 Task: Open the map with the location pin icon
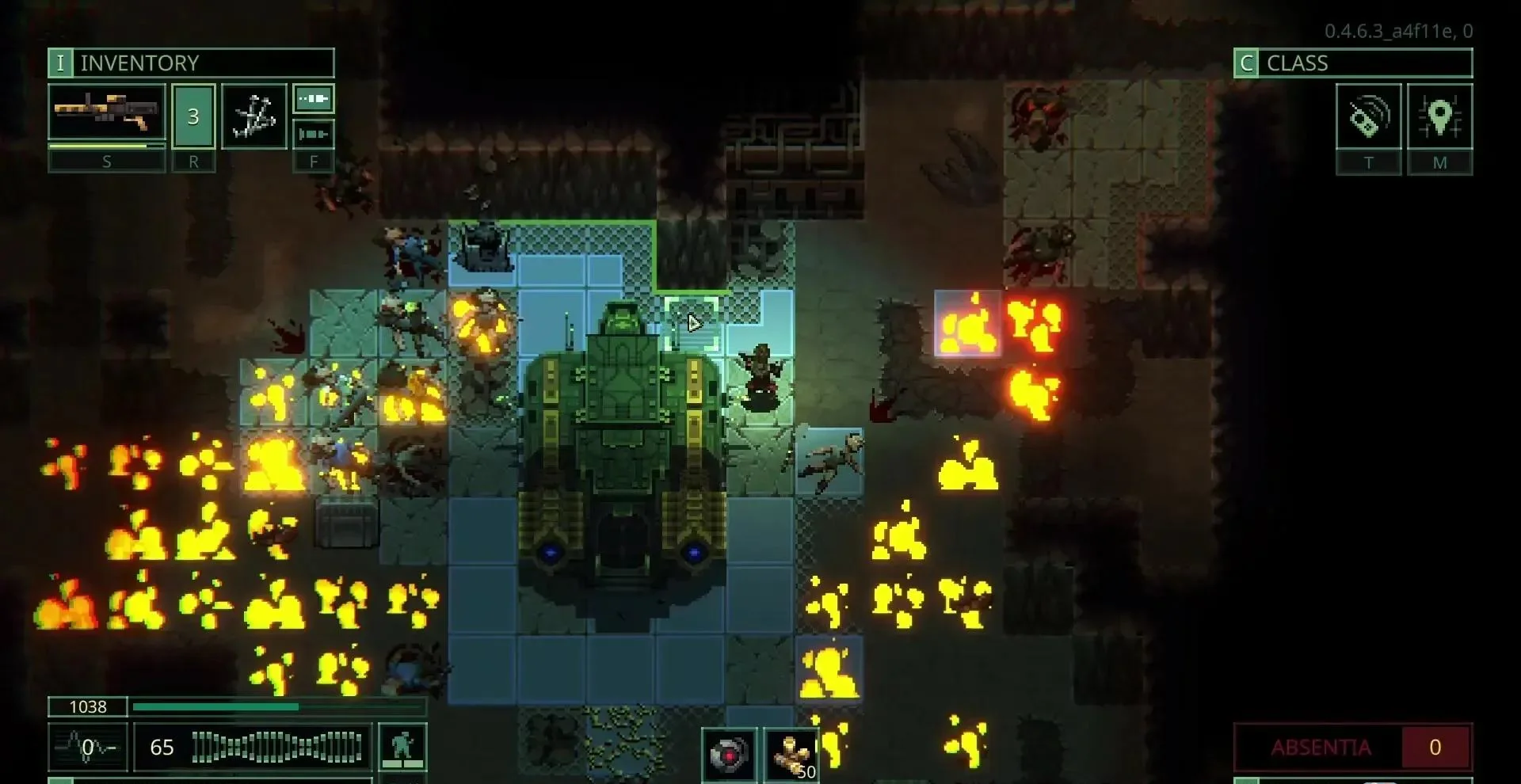(x=1439, y=117)
